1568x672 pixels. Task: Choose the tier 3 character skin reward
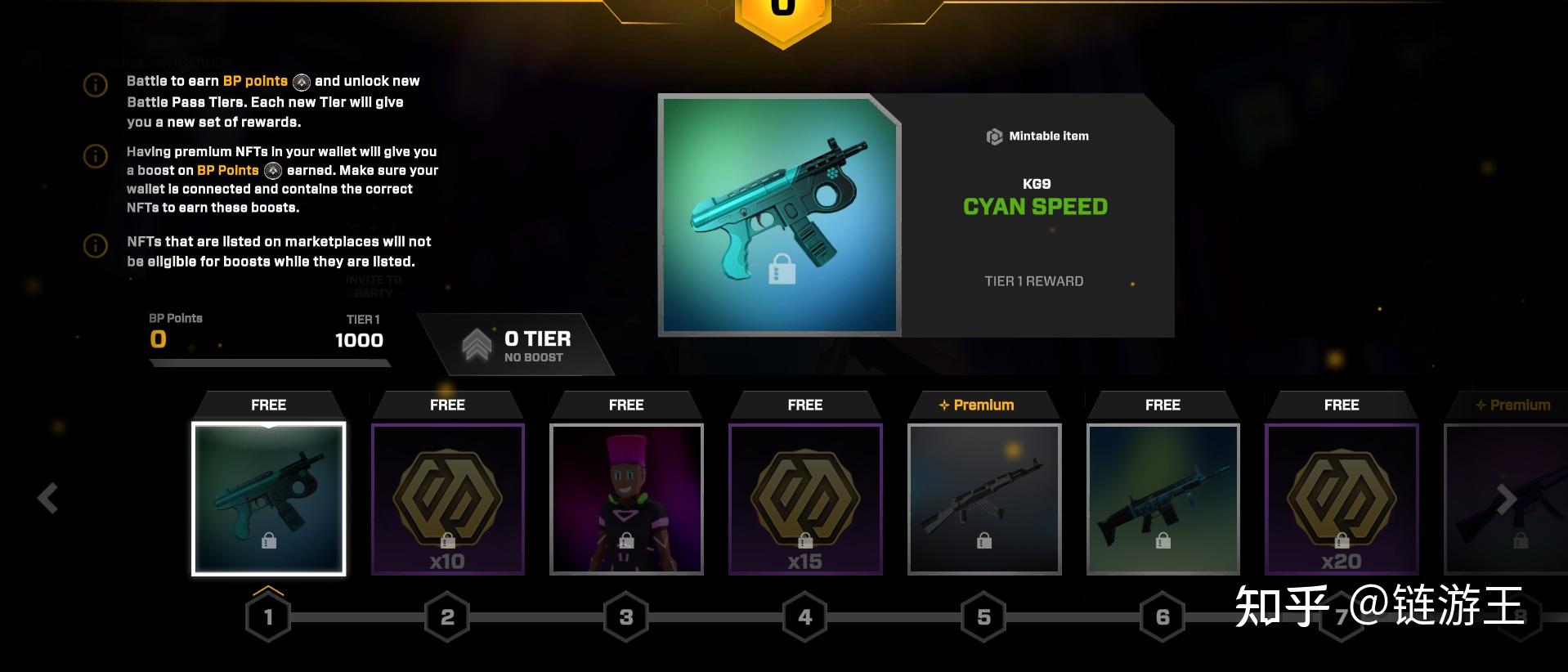tap(626, 498)
